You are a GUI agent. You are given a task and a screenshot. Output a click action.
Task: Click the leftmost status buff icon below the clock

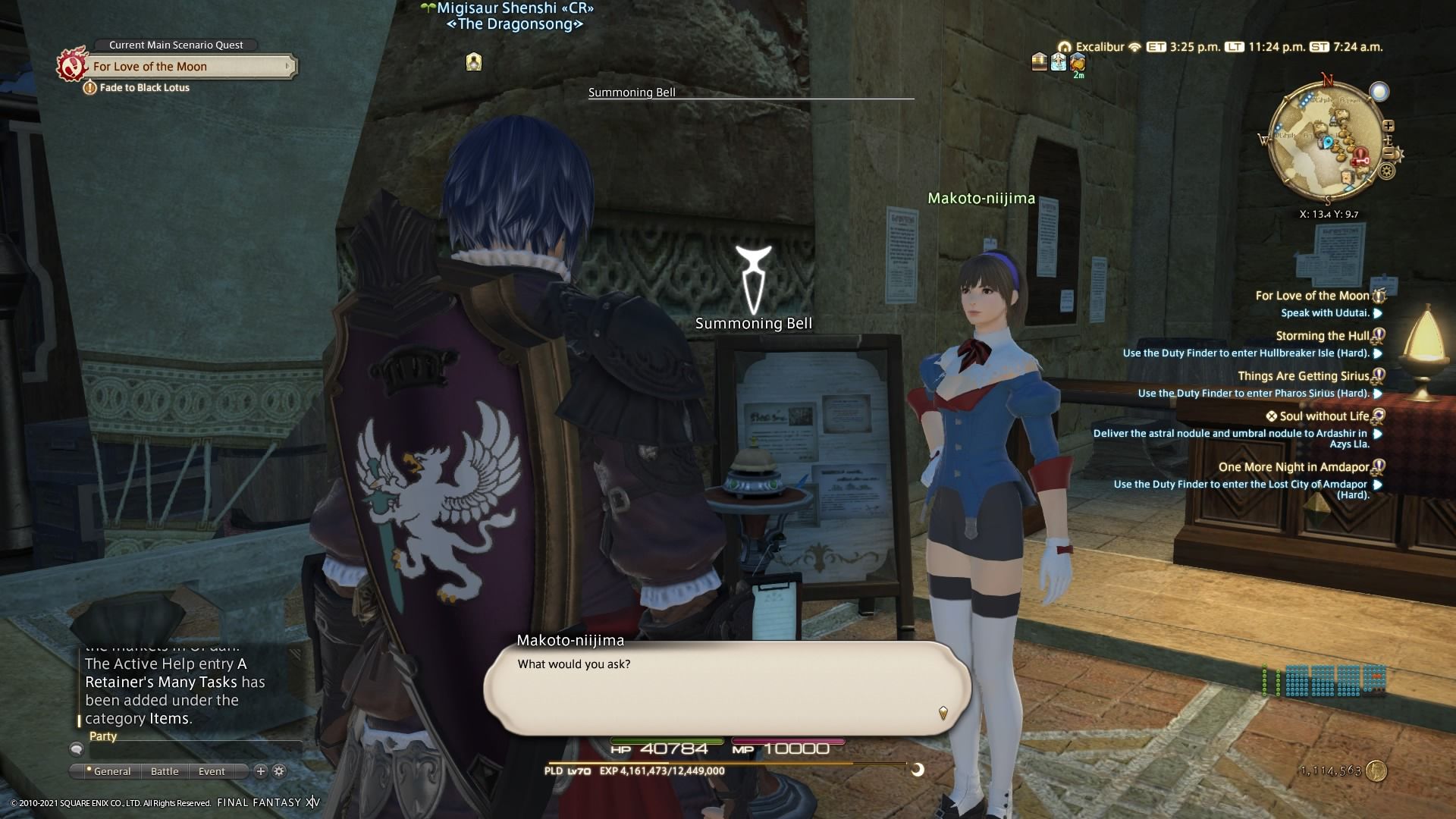(1038, 62)
